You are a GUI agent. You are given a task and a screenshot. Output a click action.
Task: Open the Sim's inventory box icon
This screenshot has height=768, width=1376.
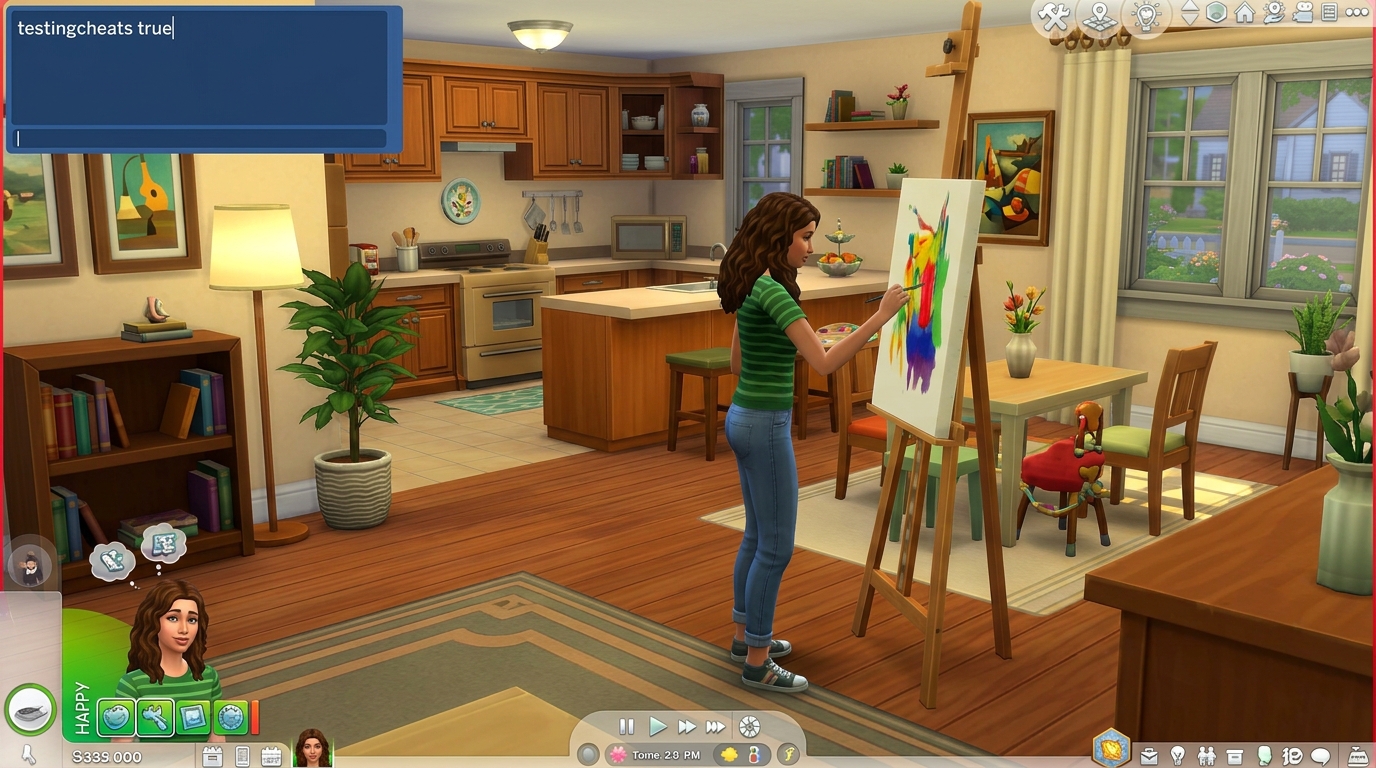click(1234, 755)
